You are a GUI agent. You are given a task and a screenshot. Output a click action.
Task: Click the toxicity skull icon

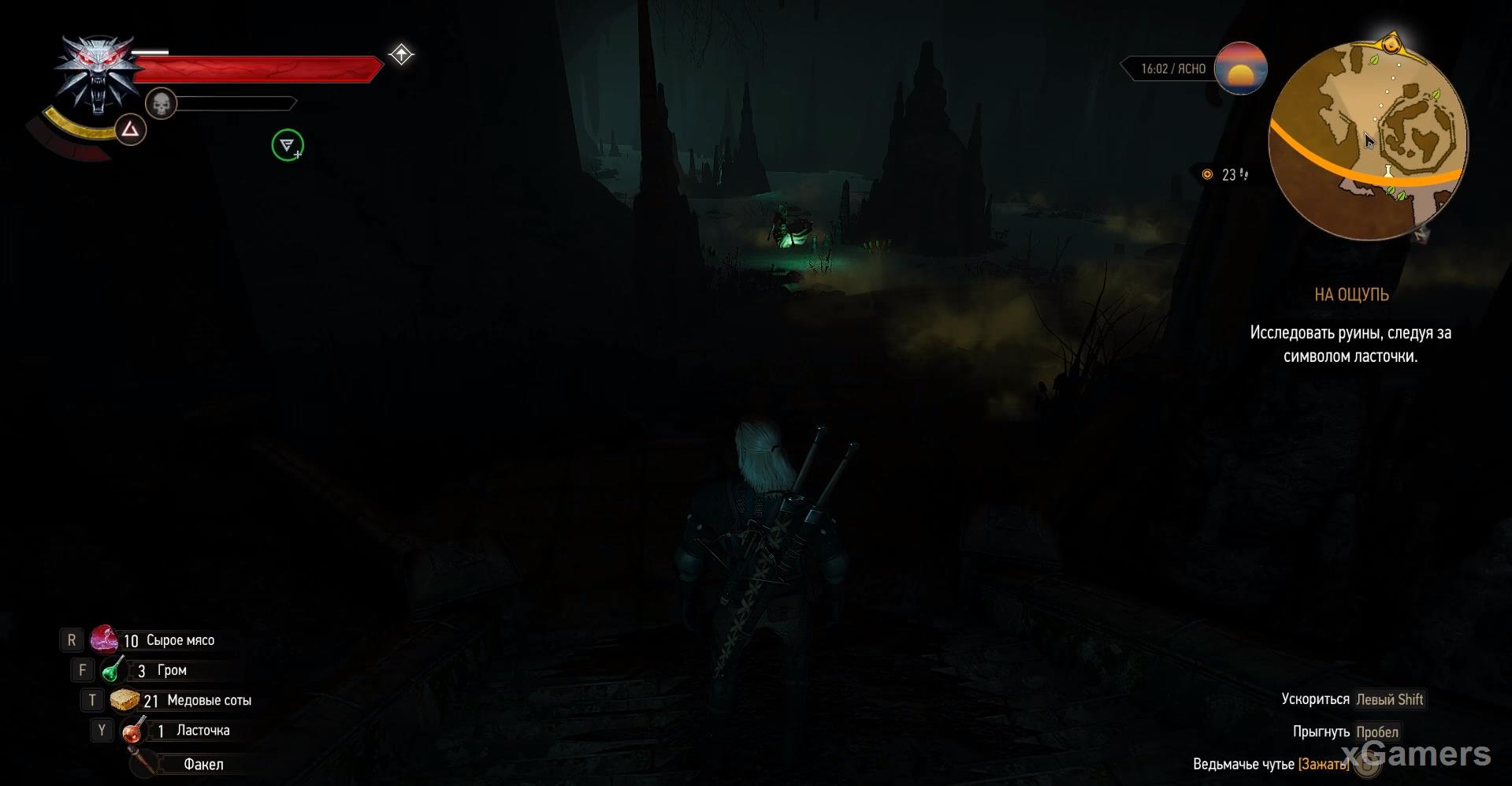(x=162, y=103)
